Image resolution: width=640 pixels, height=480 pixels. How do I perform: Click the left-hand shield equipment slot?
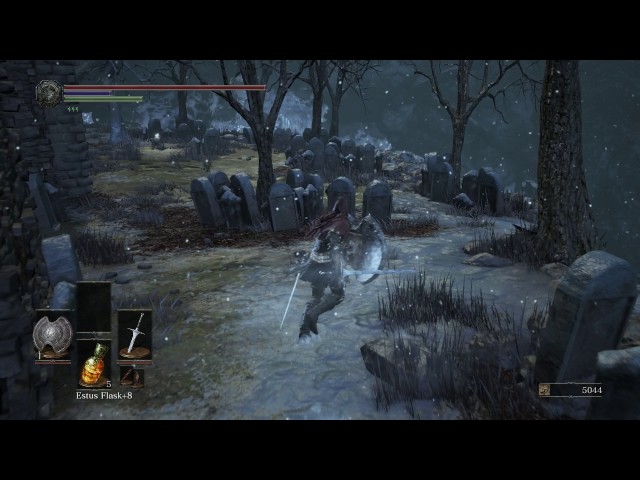(x=51, y=334)
